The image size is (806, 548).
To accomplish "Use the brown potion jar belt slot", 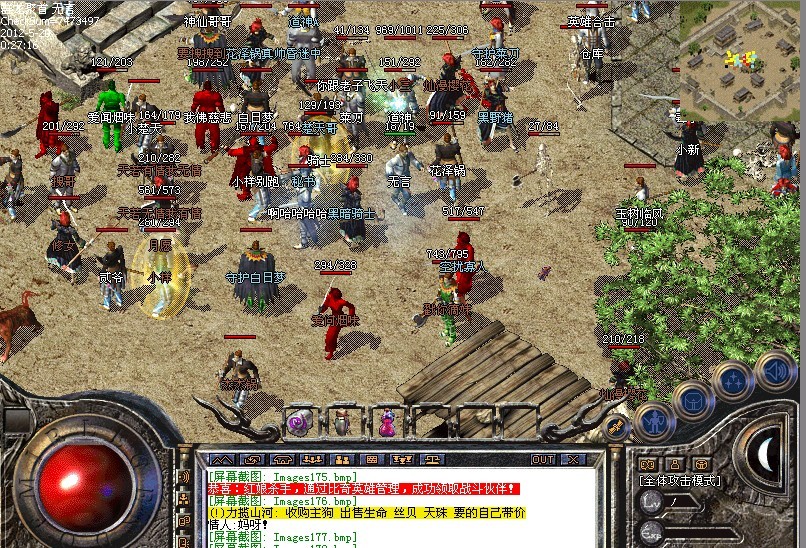I will click(x=342, y=422).
